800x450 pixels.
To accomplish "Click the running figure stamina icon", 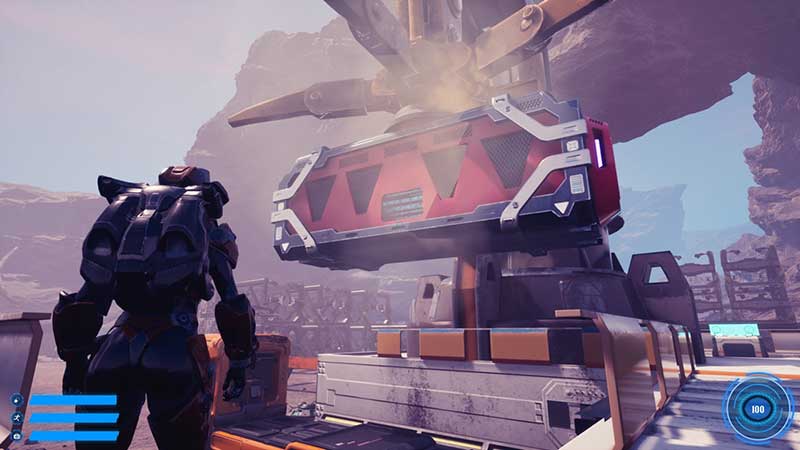I will point(17,417).
